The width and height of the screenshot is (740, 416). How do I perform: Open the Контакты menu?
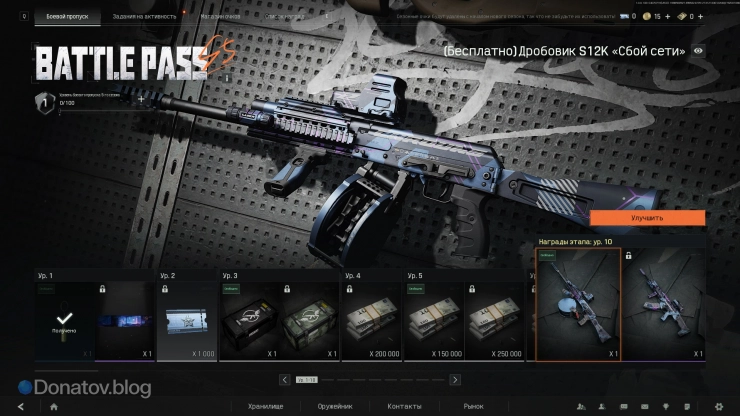tap(404, 406)
